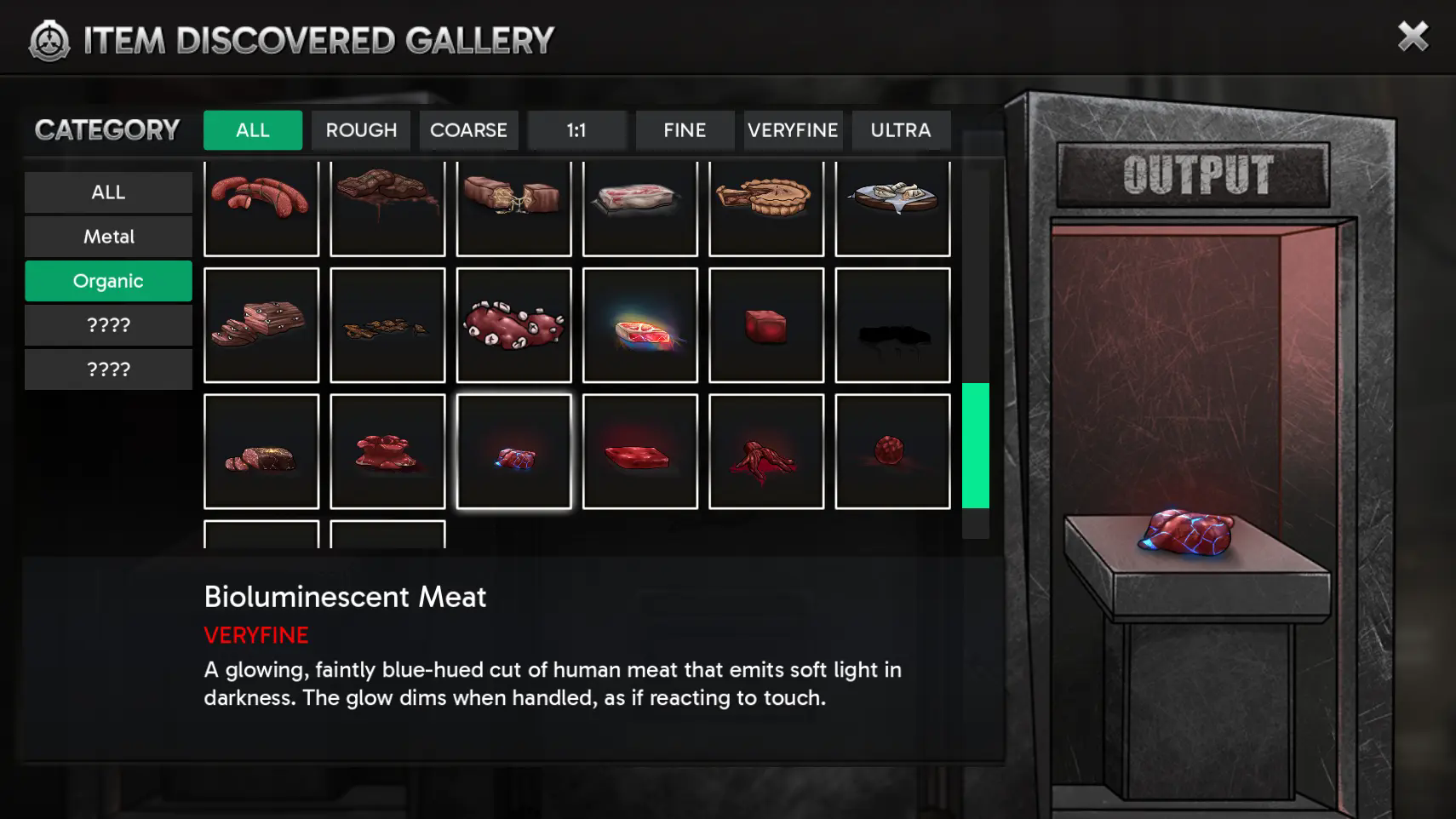Open the rainbow-glowing steak item

point(640,325)
